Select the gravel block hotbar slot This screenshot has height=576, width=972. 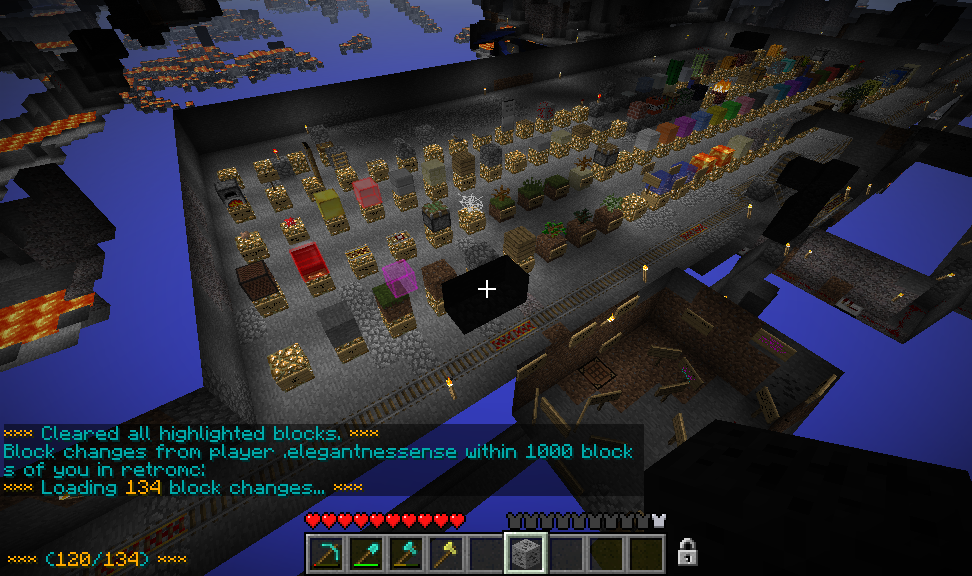525,553
